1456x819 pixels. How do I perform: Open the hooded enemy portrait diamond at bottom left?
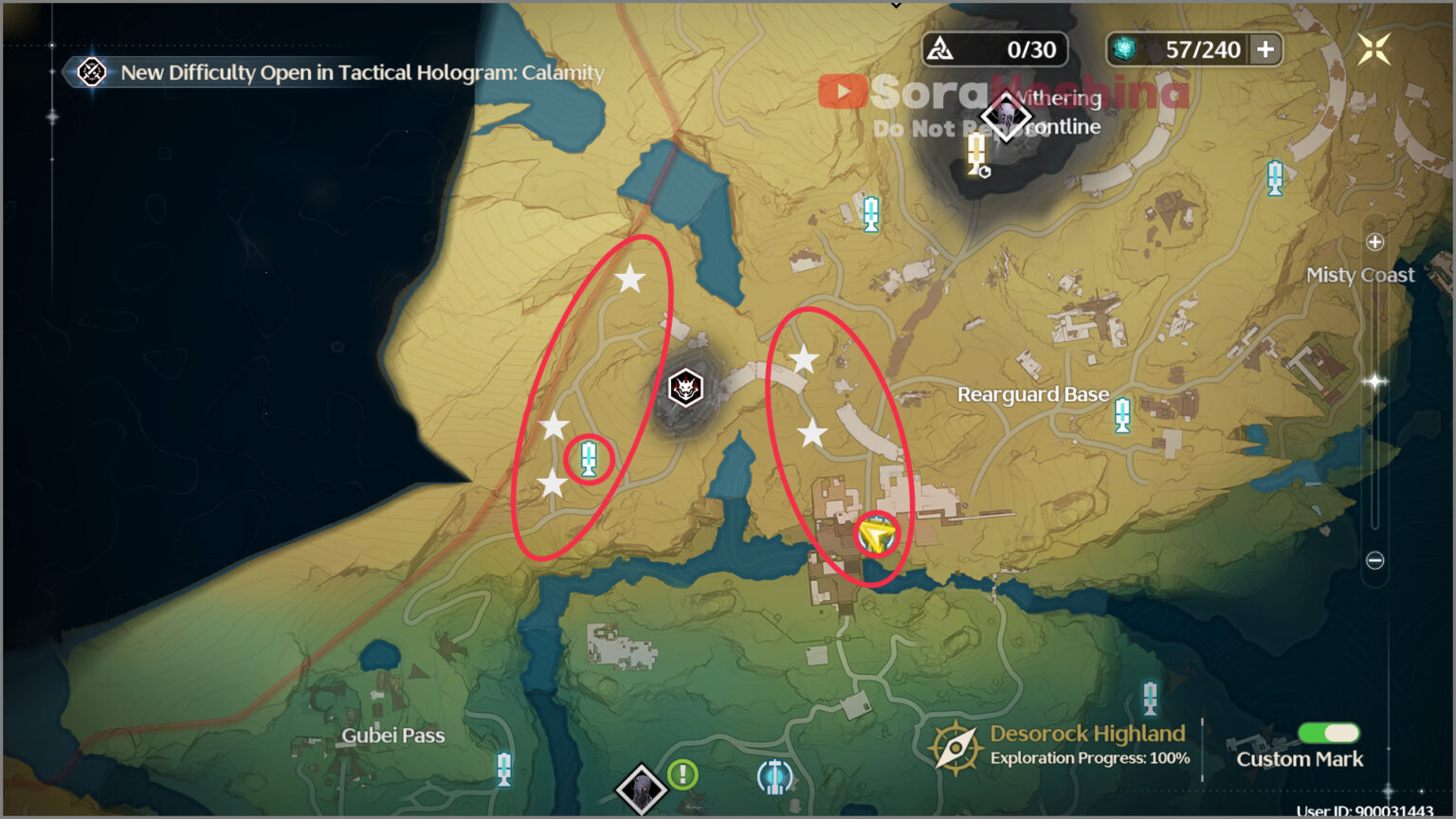(639, 787)
